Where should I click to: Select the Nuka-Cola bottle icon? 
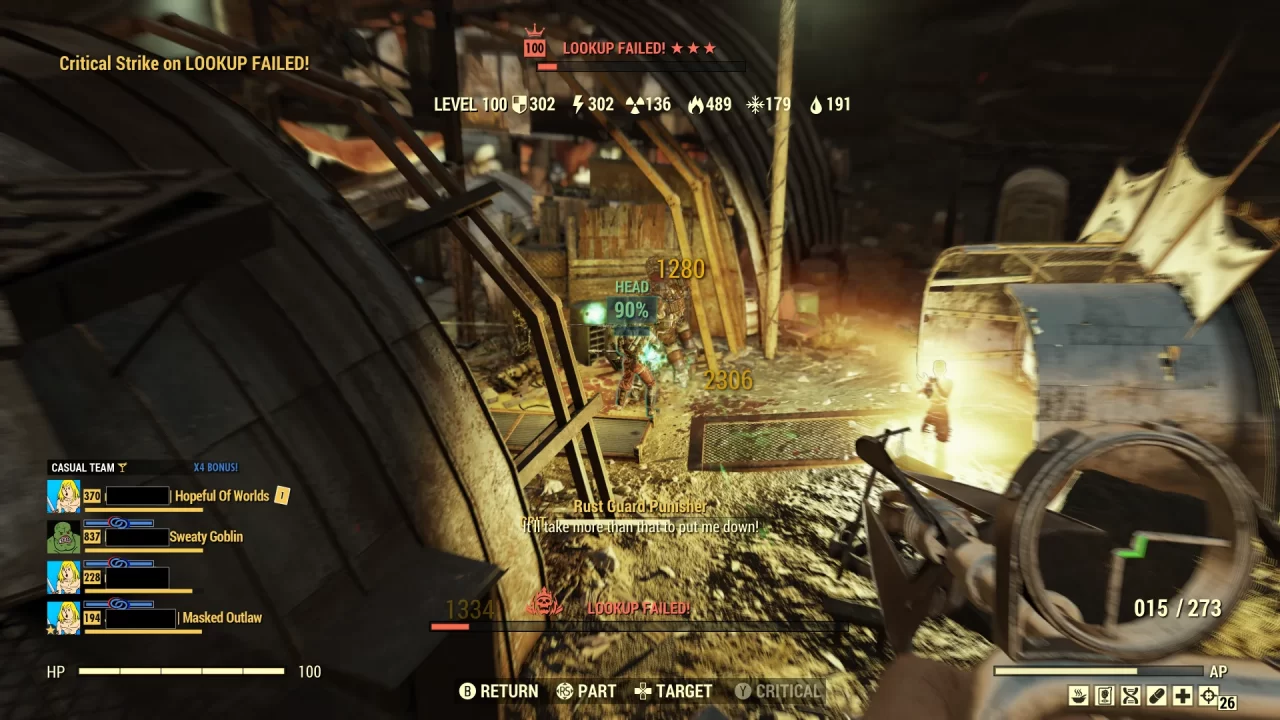pyautogui.click(x=1104, y=695)
